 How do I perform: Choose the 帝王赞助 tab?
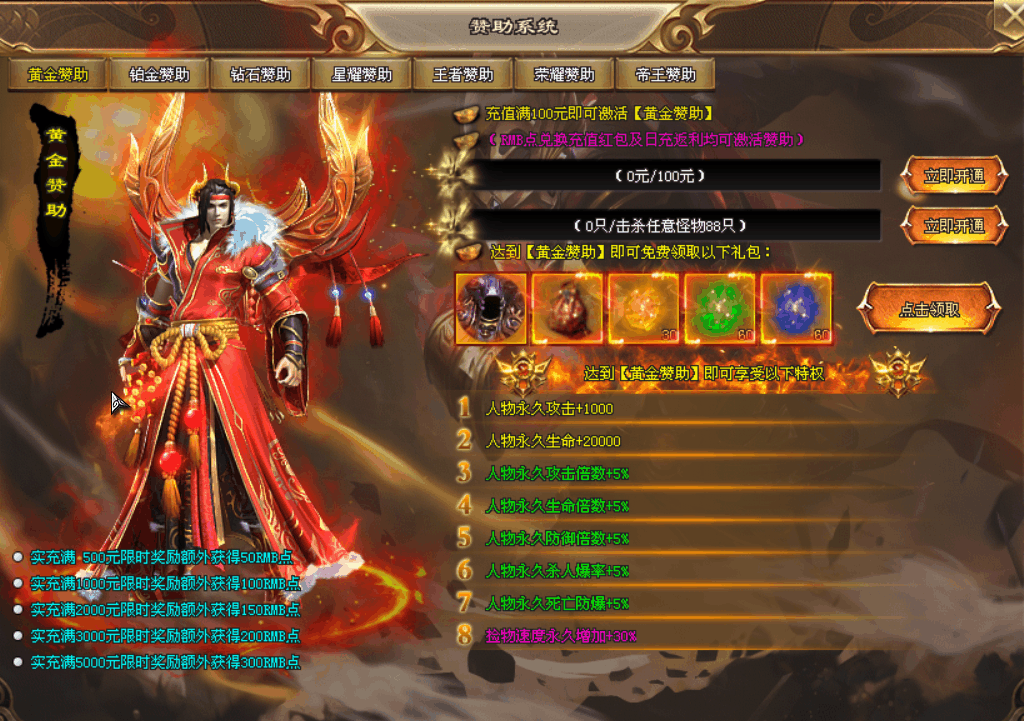tap(666, 75)
